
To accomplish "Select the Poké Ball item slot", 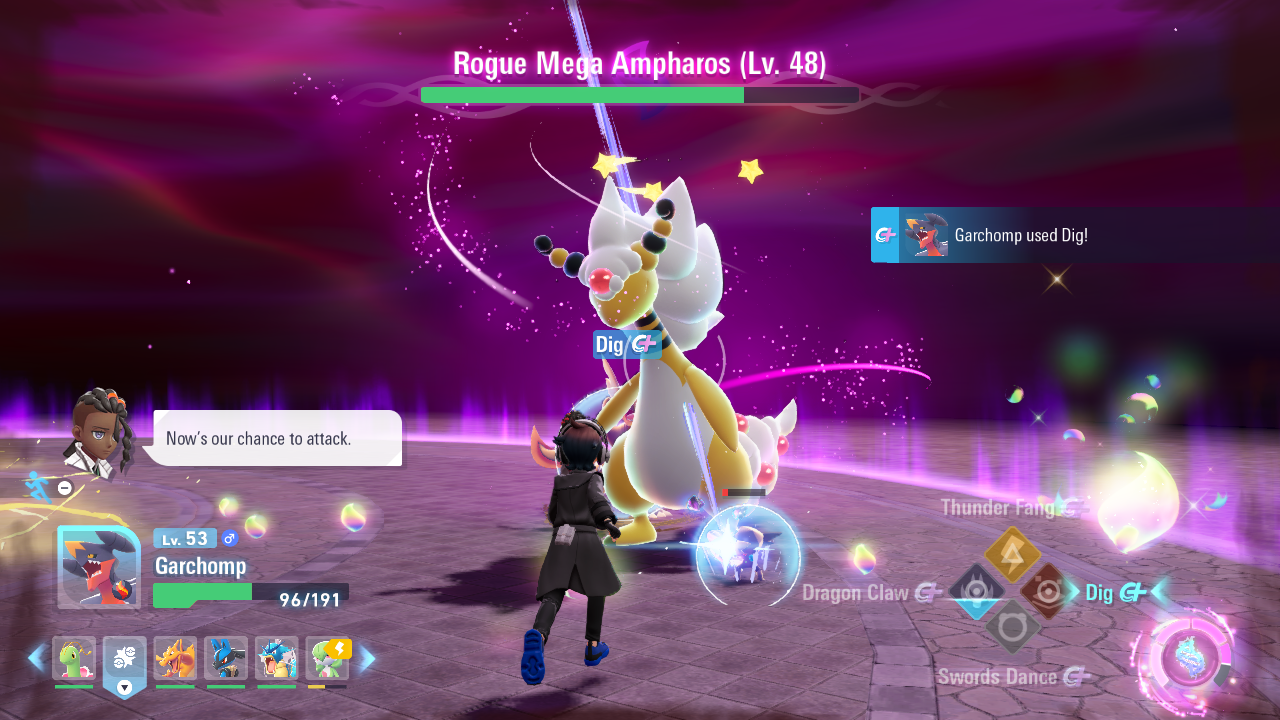I will (x=125, y=660).
